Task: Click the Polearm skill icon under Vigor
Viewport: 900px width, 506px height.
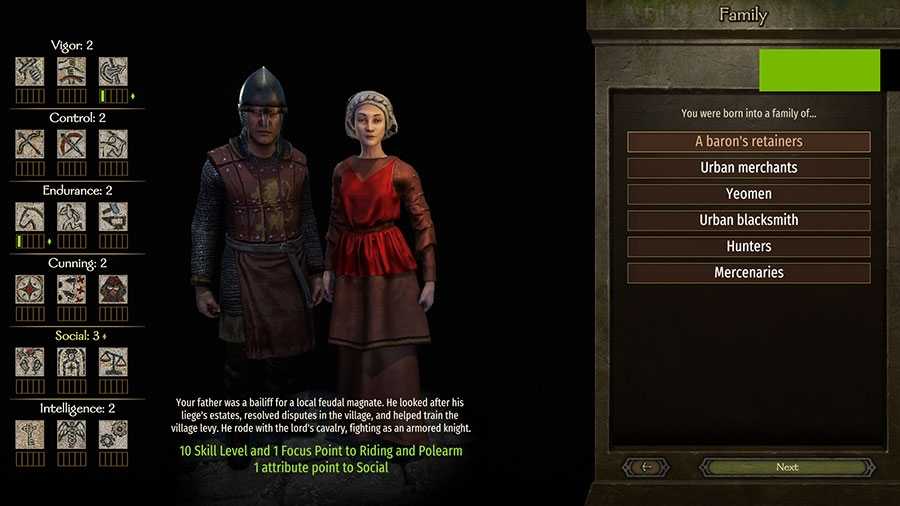Action: tap(113, 71)
